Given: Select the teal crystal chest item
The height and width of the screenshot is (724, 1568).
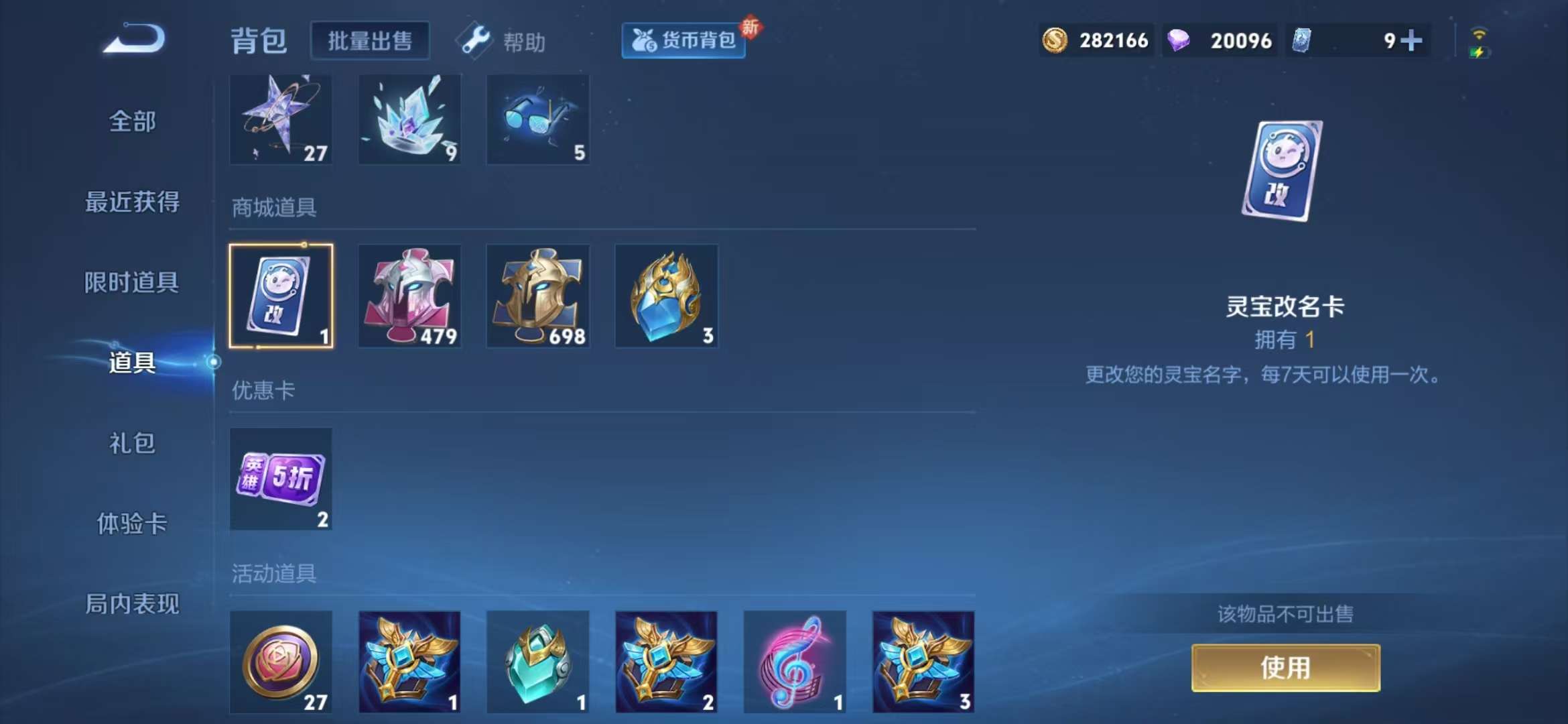Looking at the screenshot, I should pyautogui.click(x=538, y=662).
